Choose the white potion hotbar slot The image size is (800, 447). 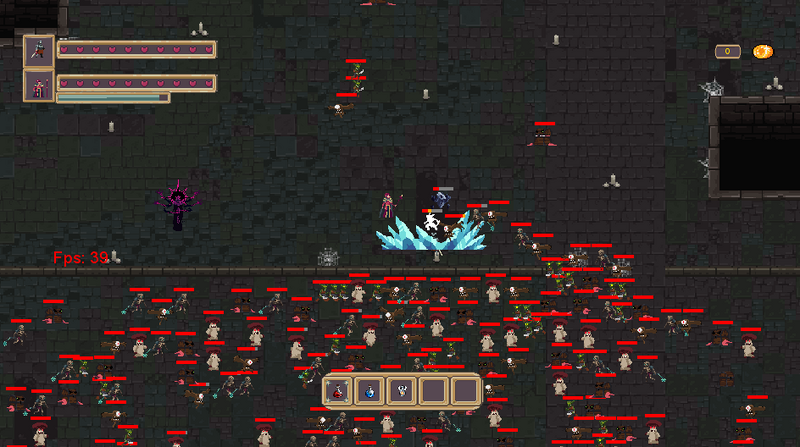click(x=401, y=391)
